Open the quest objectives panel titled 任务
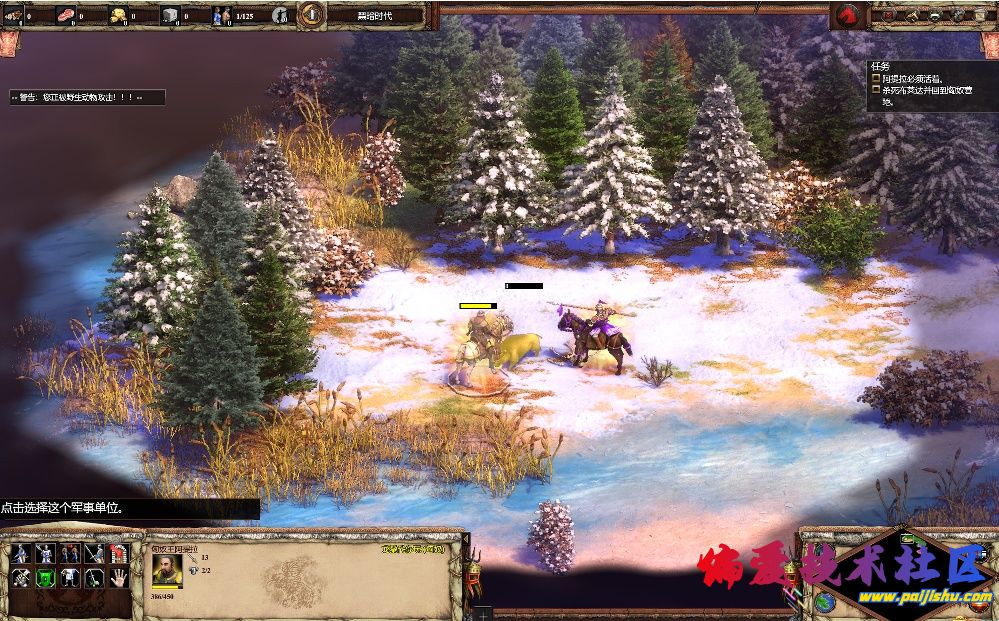Viewport: 999px width, 621px height. click(881, 66)
